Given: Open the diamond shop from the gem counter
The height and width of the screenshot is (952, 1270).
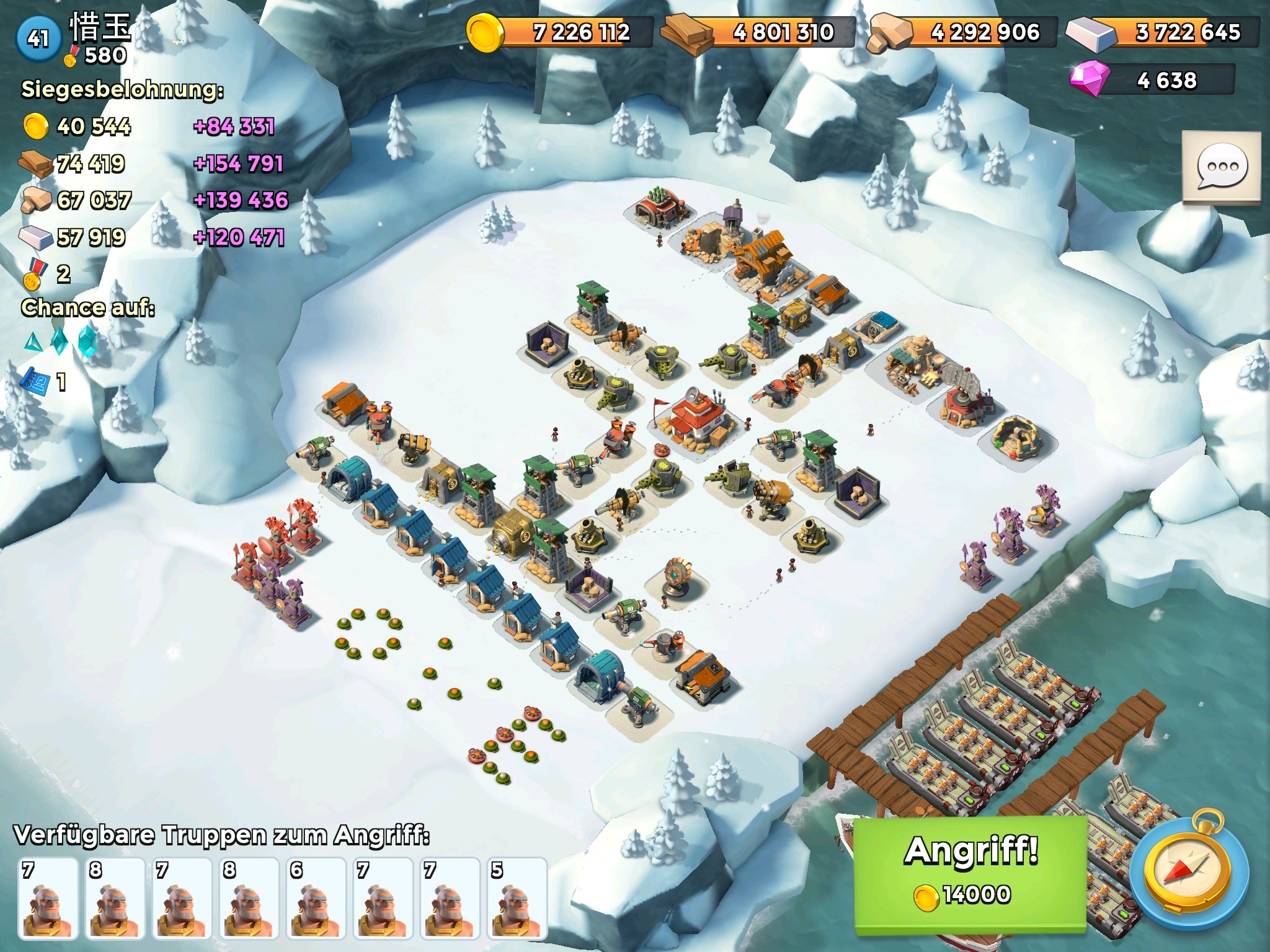Looking at the screenshot, I should point(1152,81).
